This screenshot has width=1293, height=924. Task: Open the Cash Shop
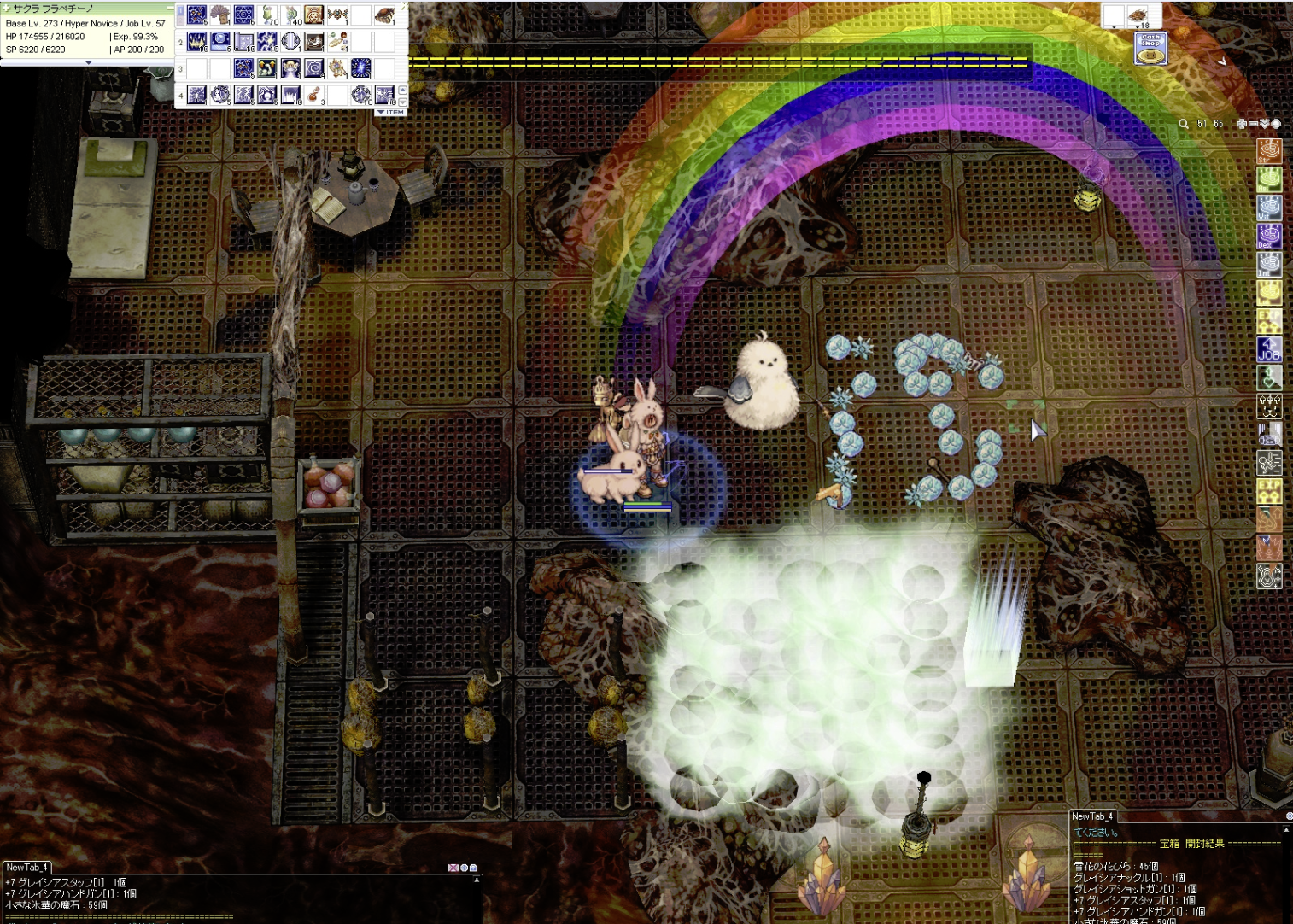pos(1150,48)
